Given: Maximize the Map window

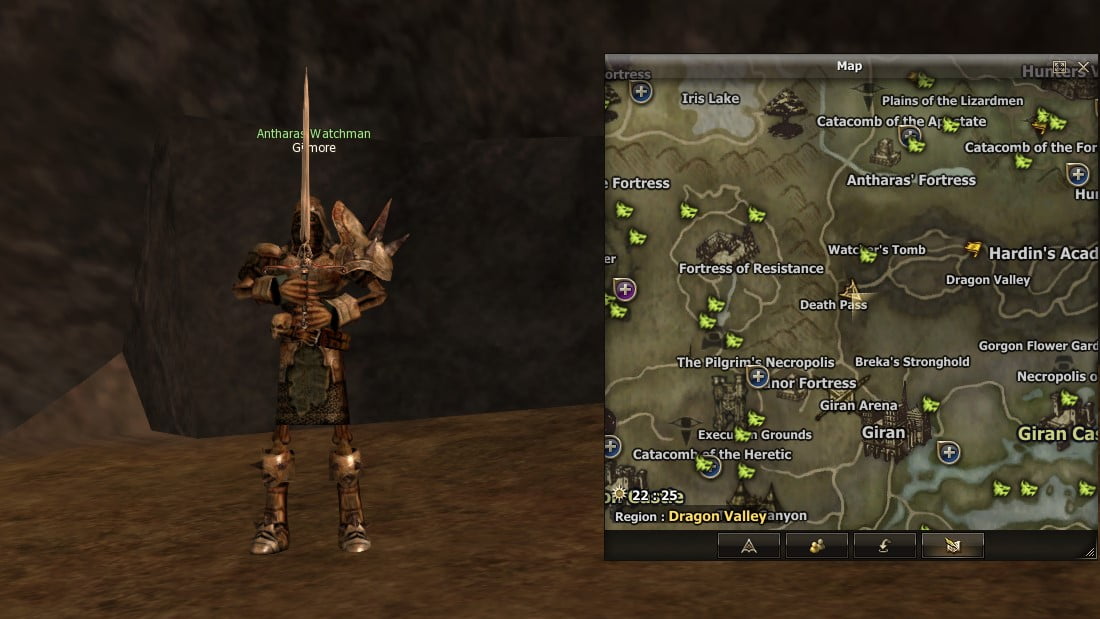Looking at the screenshot, I should point(1060,67).
